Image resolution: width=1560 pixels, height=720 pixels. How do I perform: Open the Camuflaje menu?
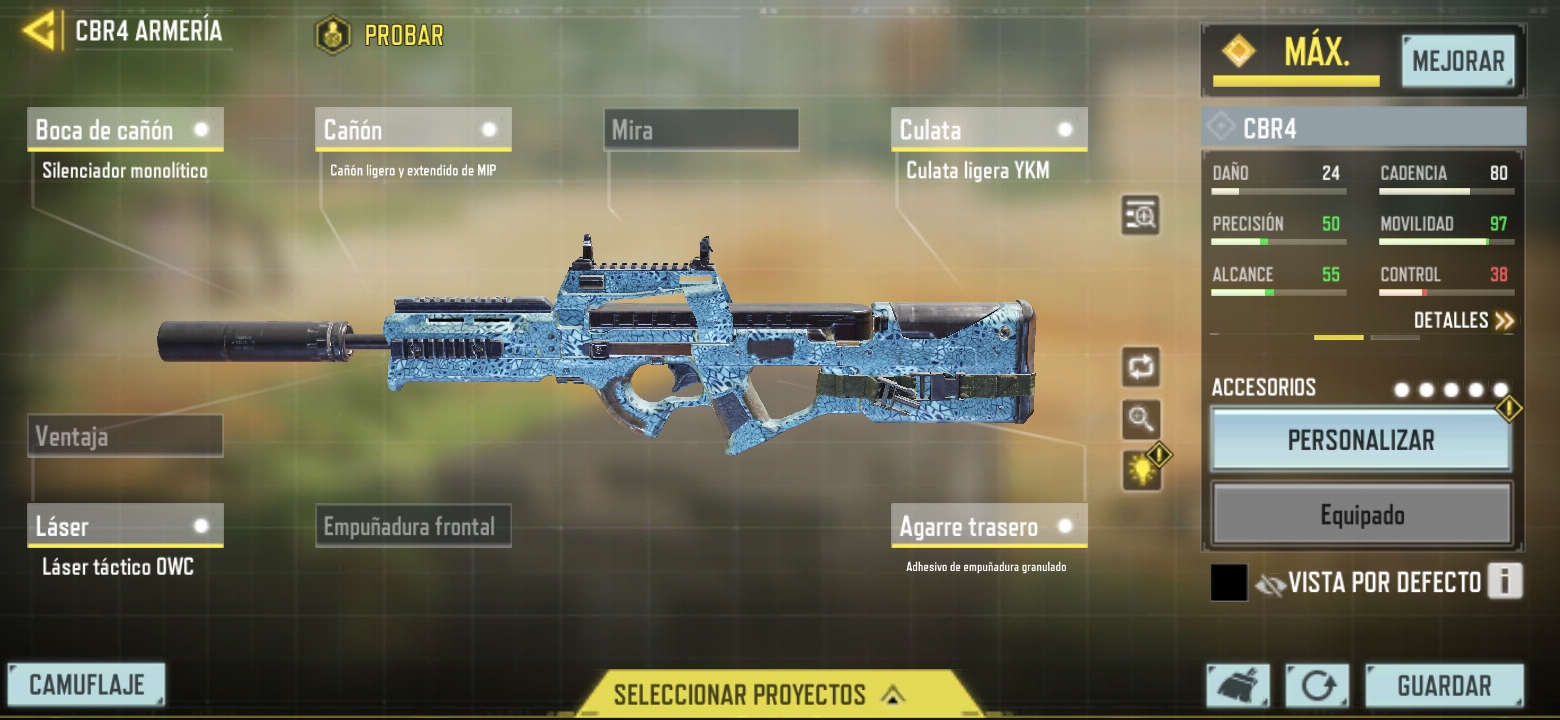[x=86, y=685]
